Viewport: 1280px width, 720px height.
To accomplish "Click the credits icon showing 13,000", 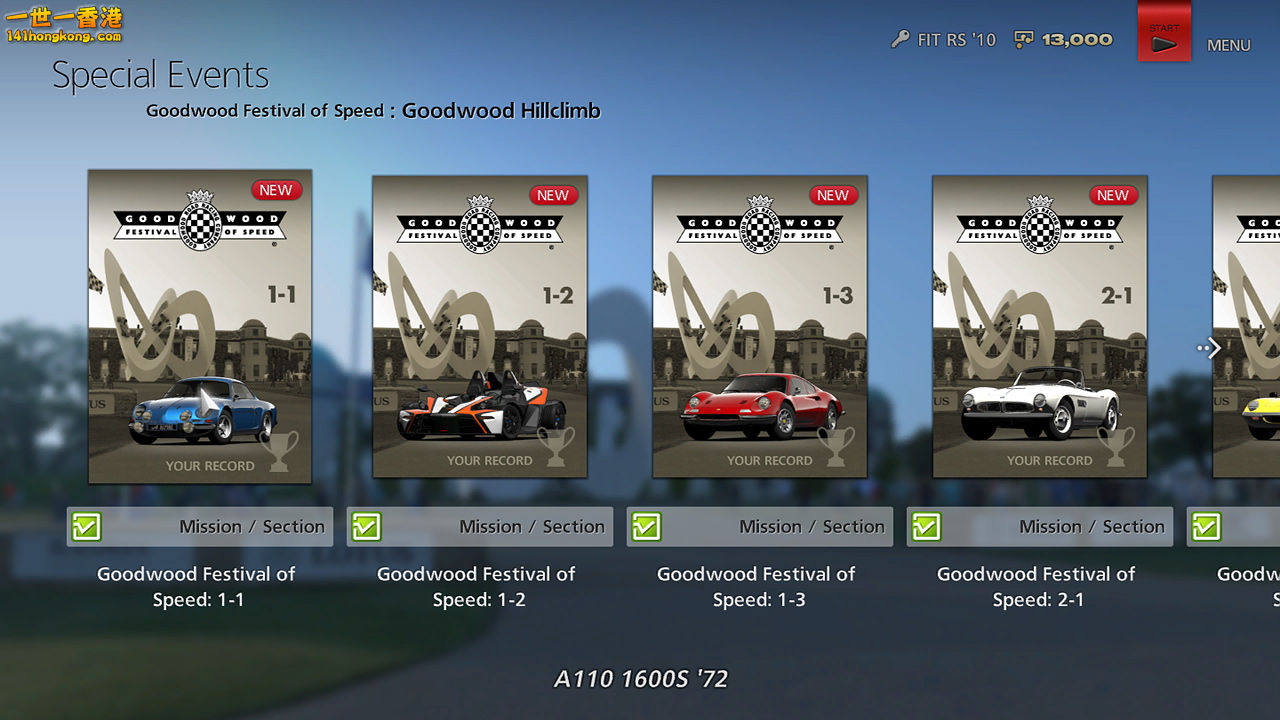I will [1023, 40].
